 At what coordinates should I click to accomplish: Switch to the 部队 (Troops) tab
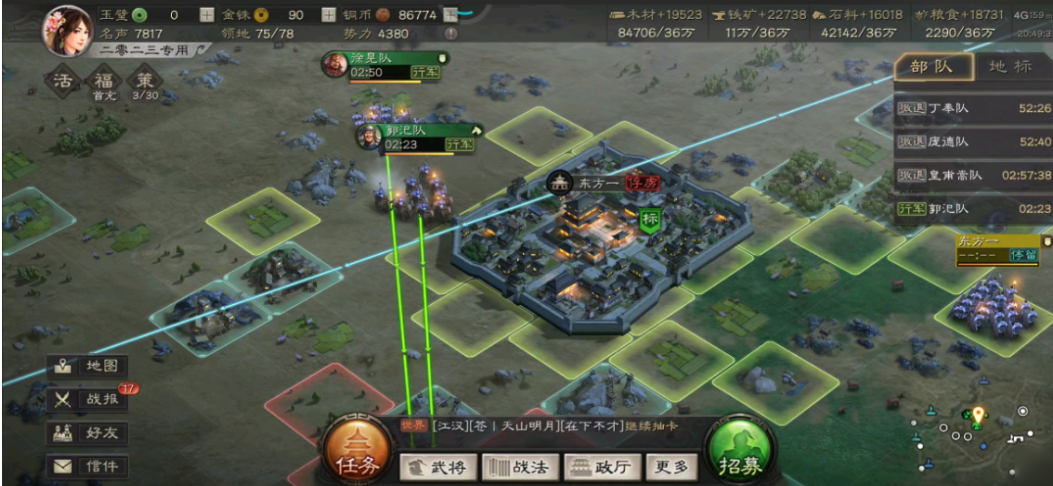coord(933,67)
